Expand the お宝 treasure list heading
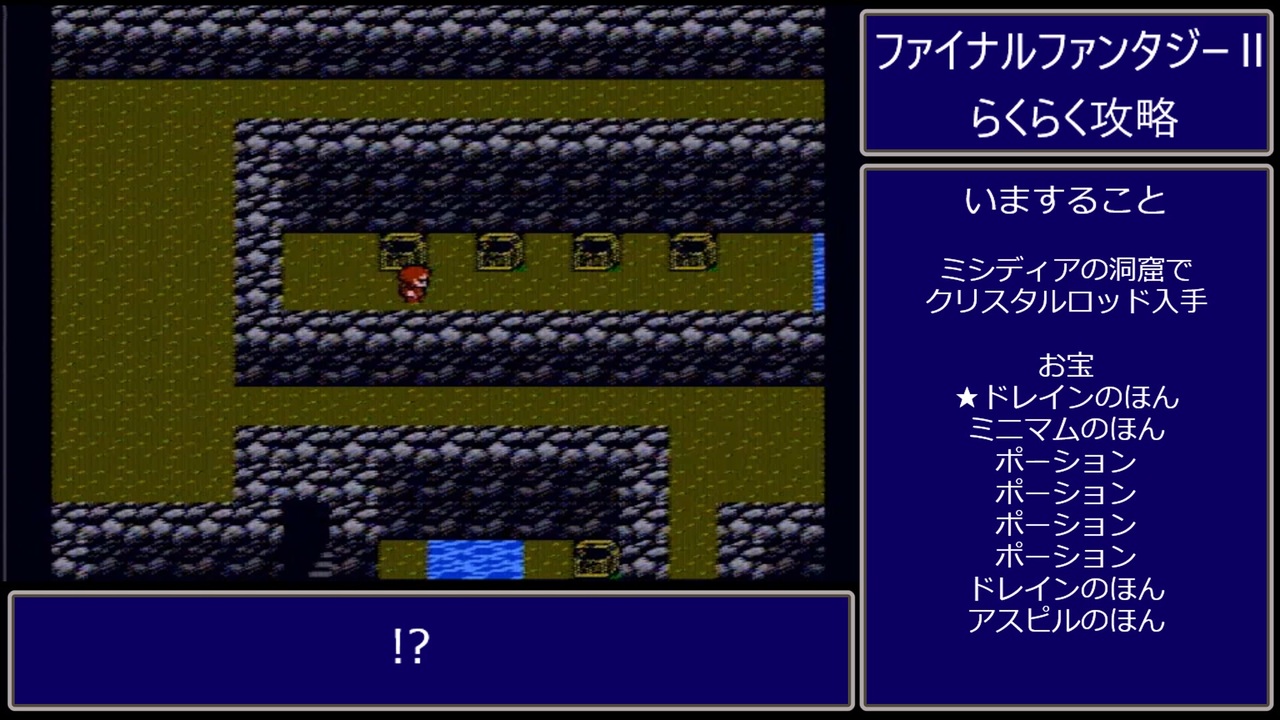 coord(1067,365)
